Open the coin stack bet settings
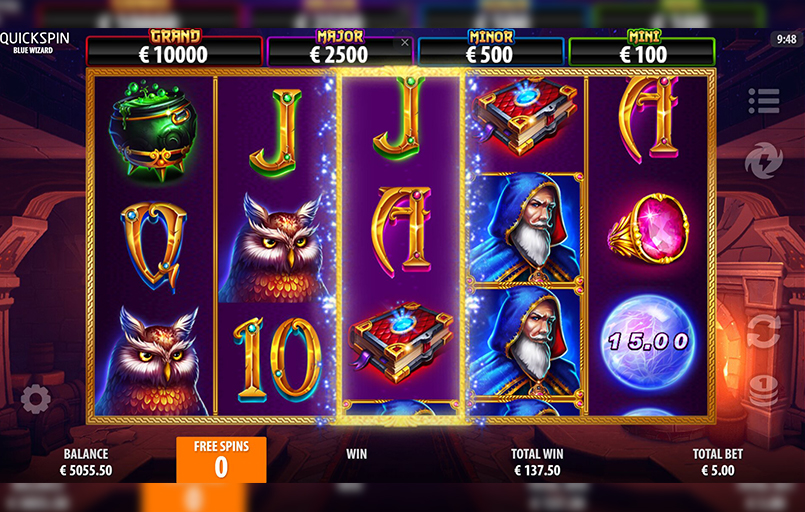This screenshot has width=805, height=512. point(763,391)
